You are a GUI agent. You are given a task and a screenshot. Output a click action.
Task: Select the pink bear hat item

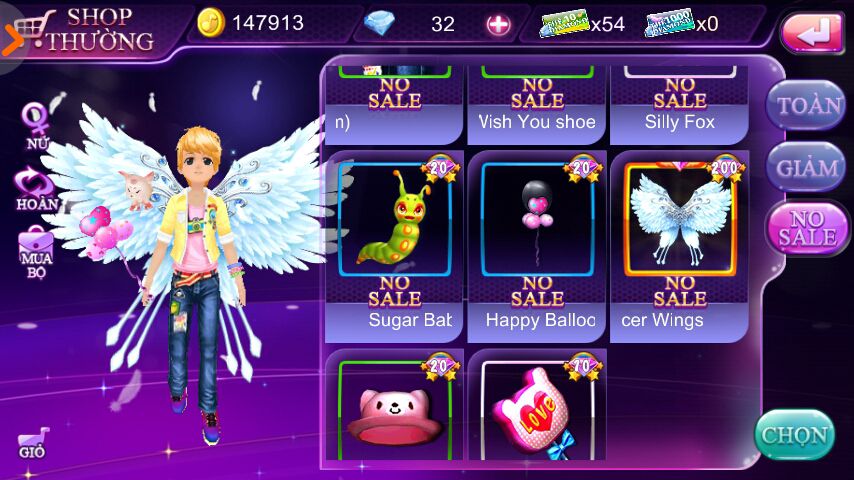point(395,410)
